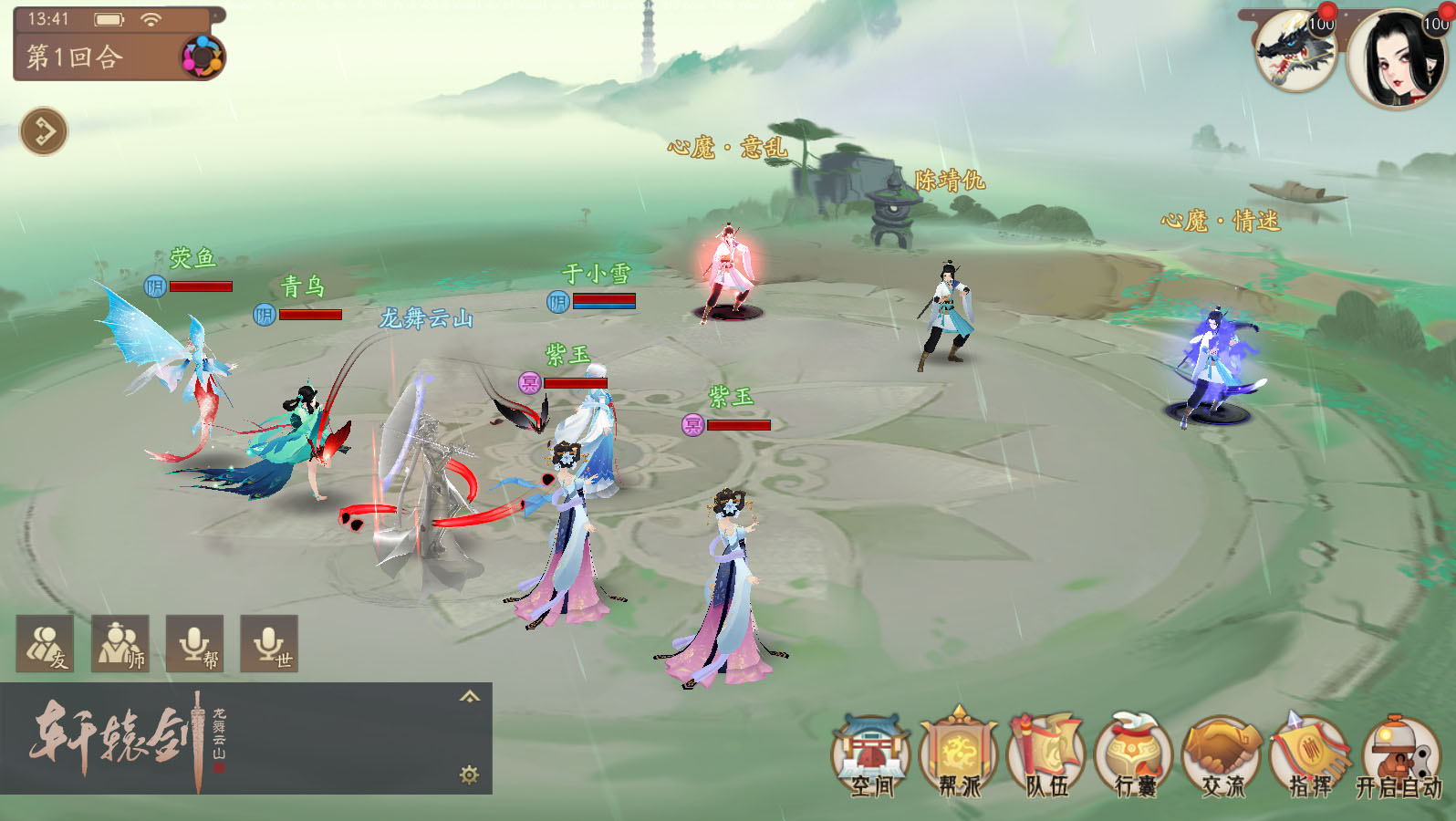Open the 行囊 bag inventory
Image resolution: width=1456 pixels, height=821 pixels.
pyautogui.click(x=1134, y=757)
